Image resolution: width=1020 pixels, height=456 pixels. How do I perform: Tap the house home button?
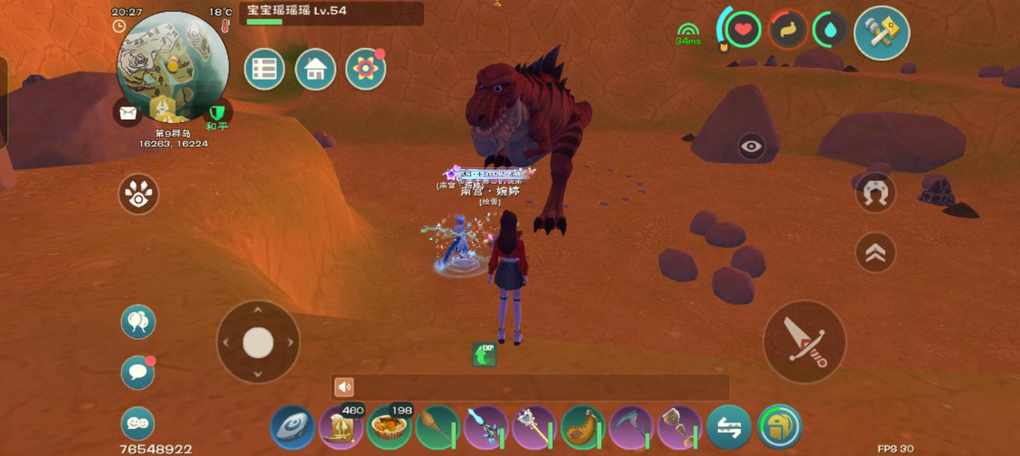coord(315,69)
